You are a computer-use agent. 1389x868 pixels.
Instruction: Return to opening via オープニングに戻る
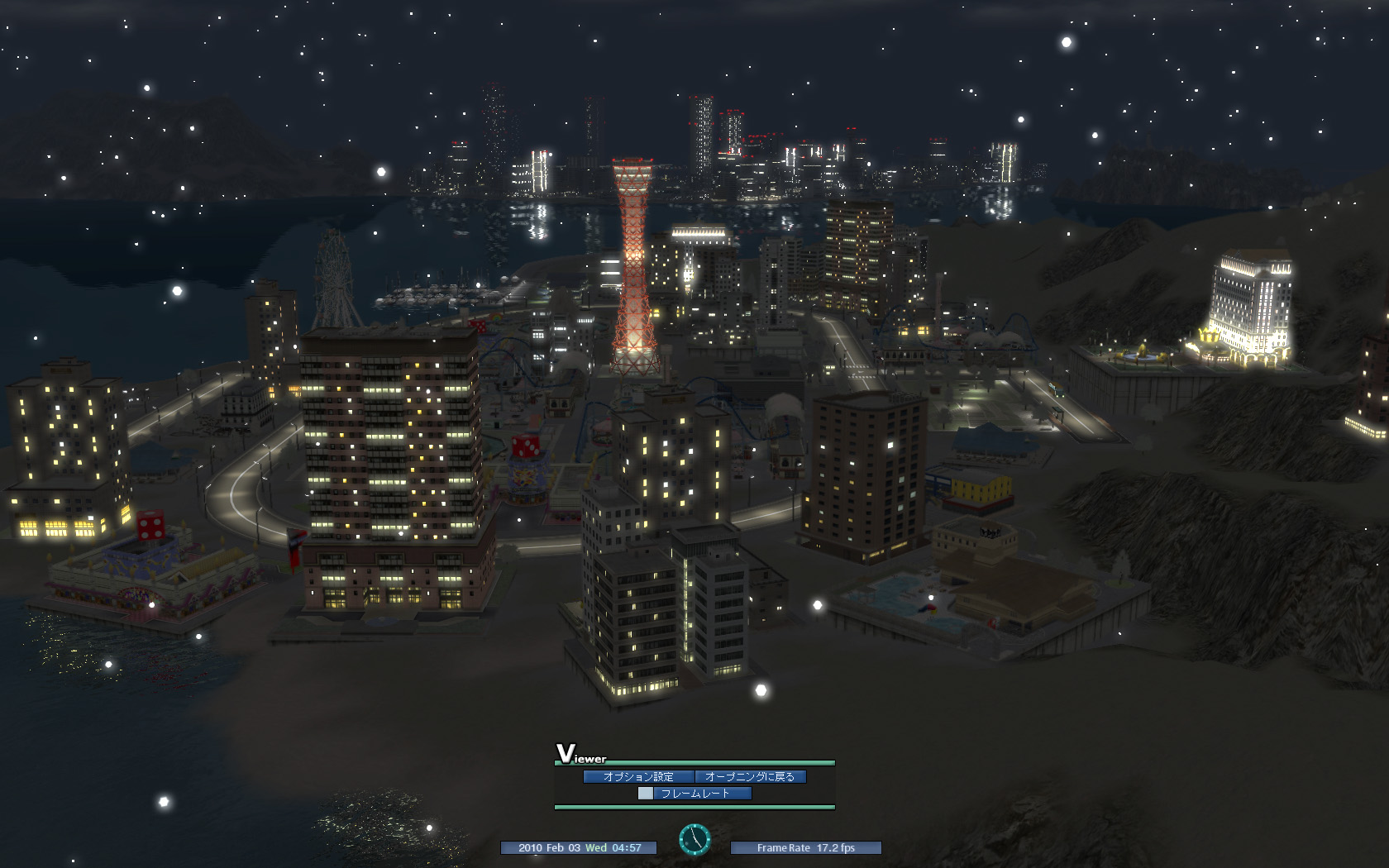[x=750, y=776]
